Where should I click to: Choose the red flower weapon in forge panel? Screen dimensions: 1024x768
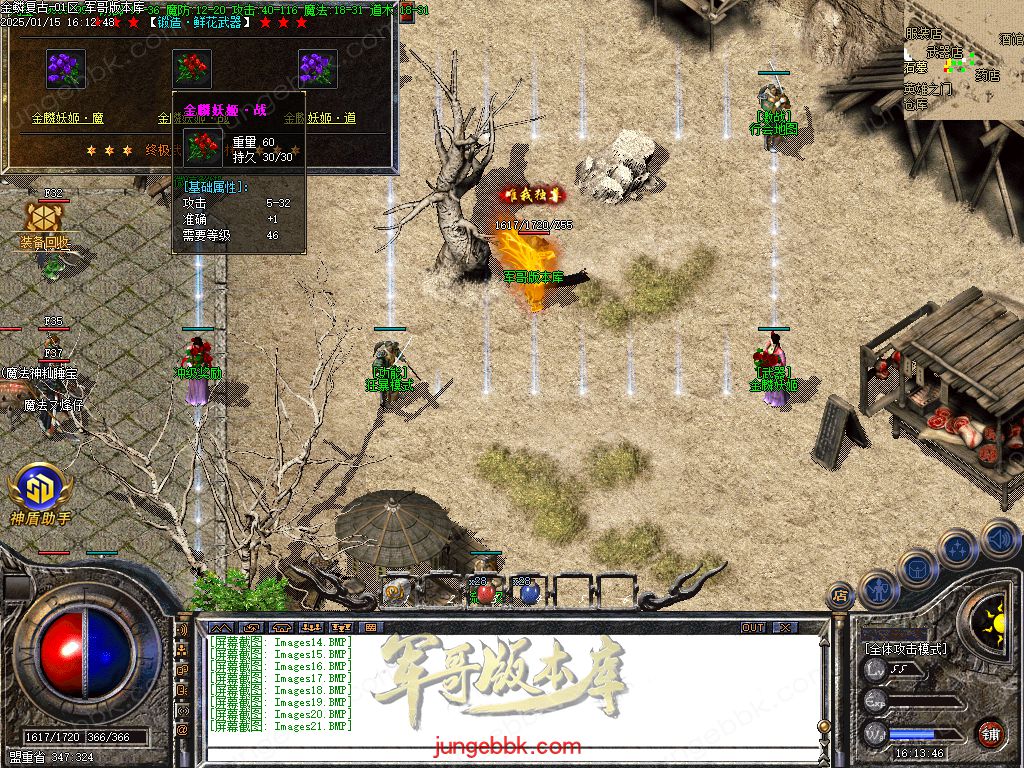coord(192,69)
